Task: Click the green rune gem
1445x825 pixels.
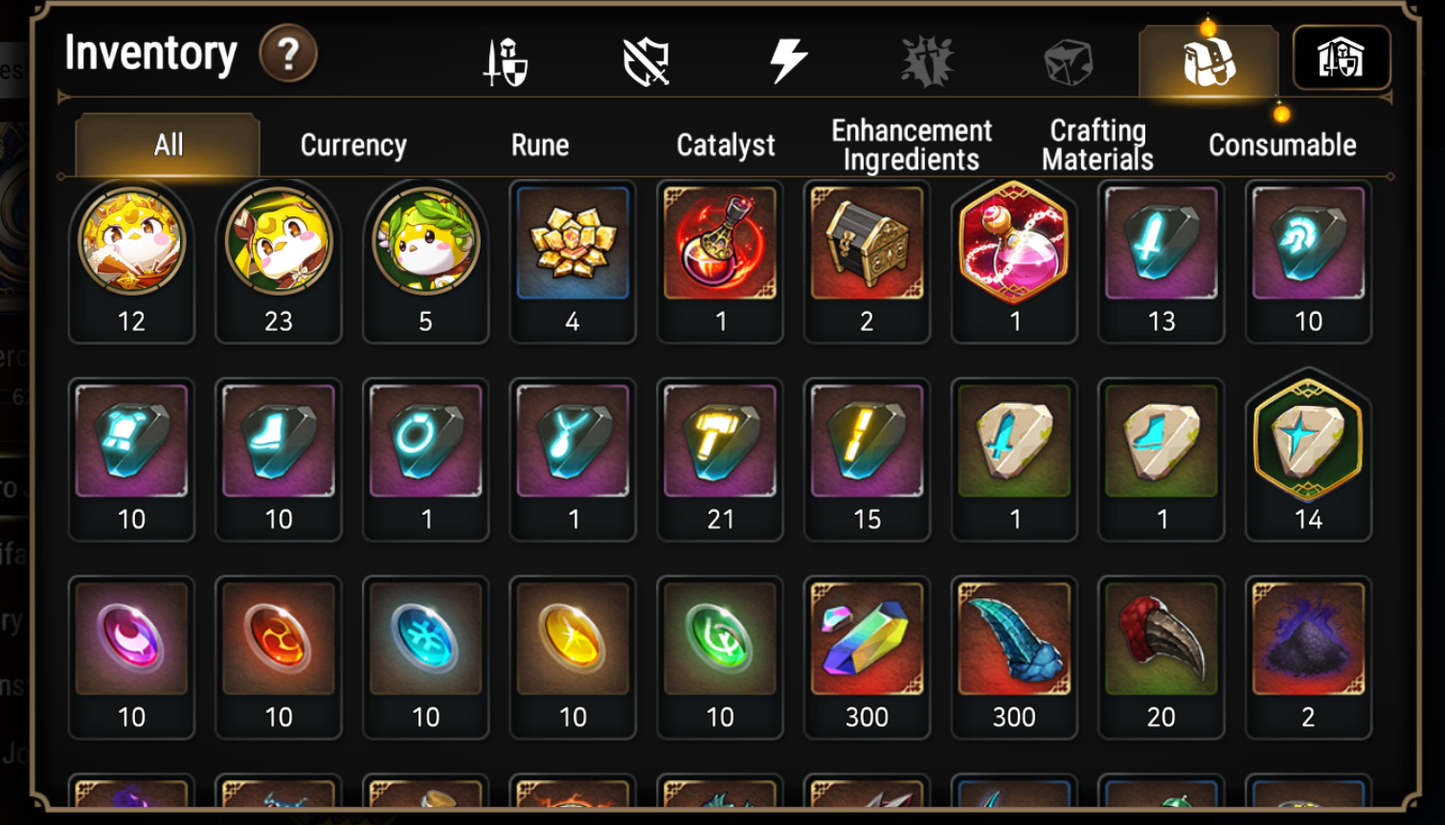Action: (720, 640)
